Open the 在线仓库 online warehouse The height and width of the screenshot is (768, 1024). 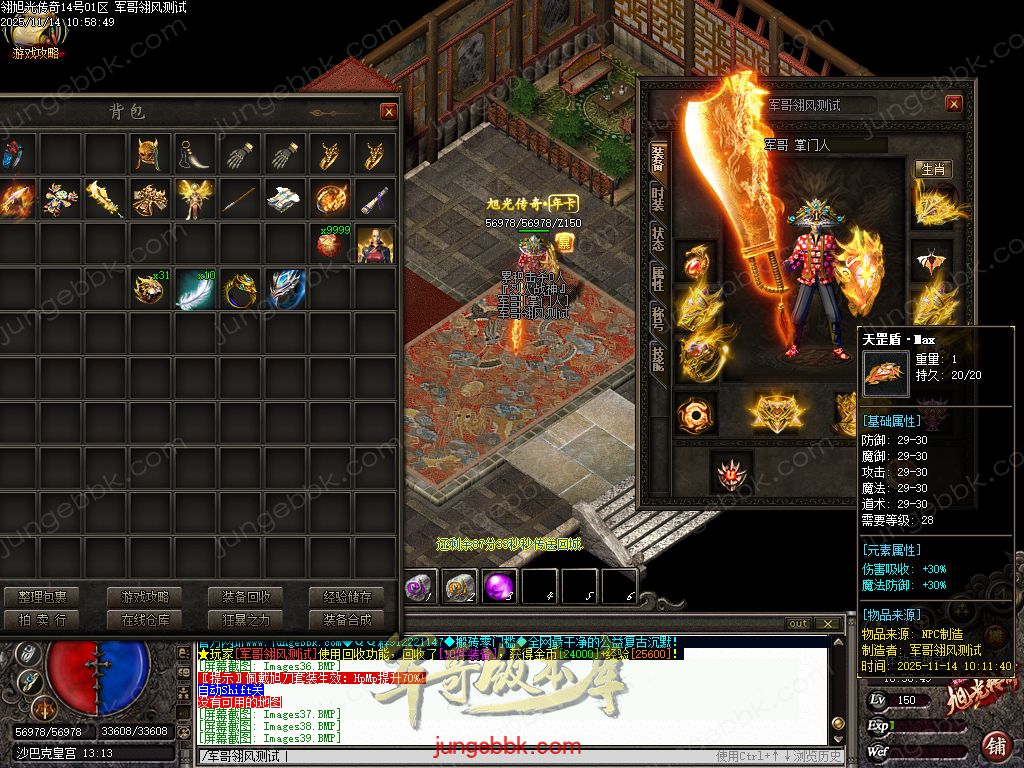(145, 620)
